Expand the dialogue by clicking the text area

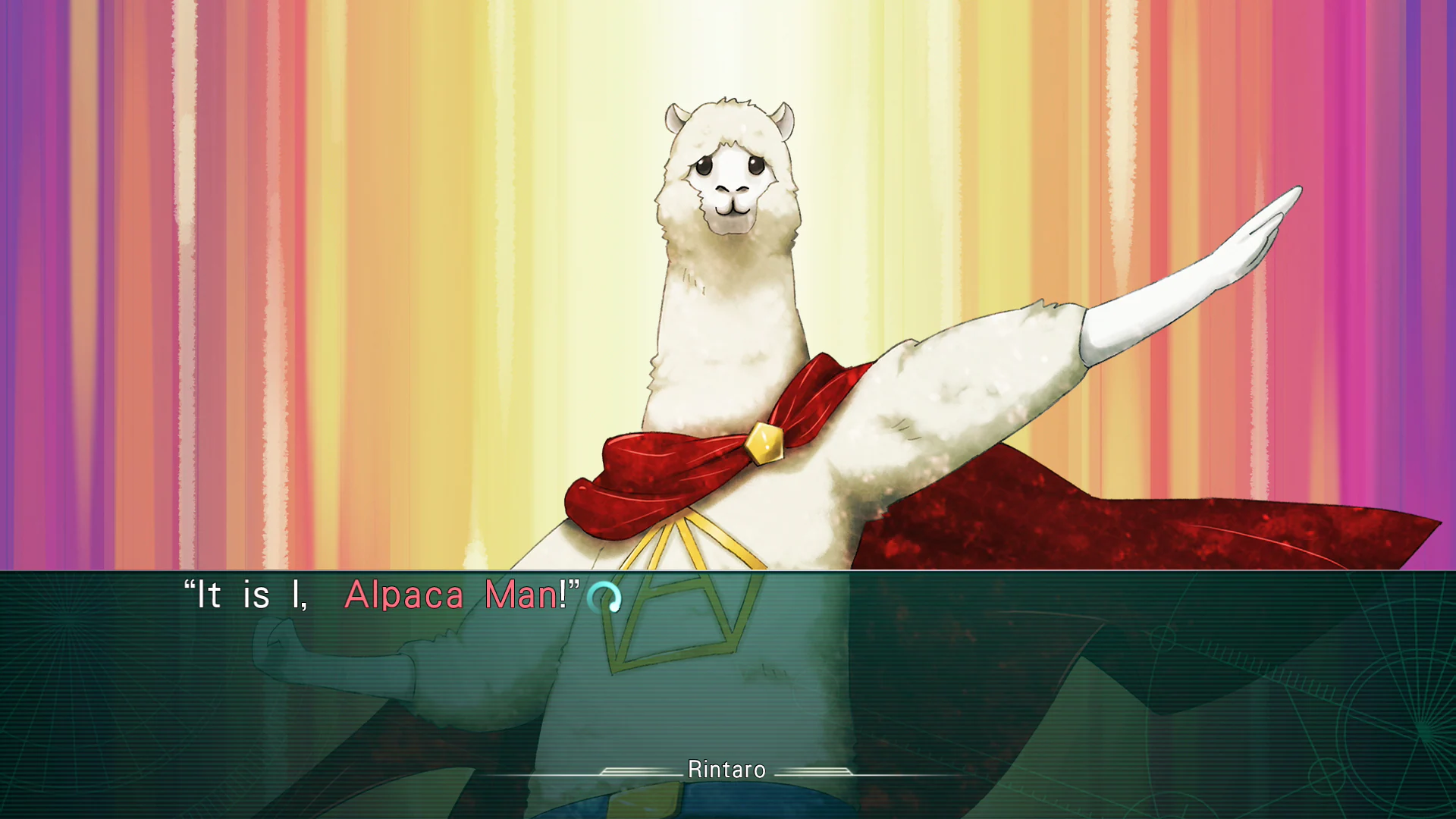pos(379,597)
